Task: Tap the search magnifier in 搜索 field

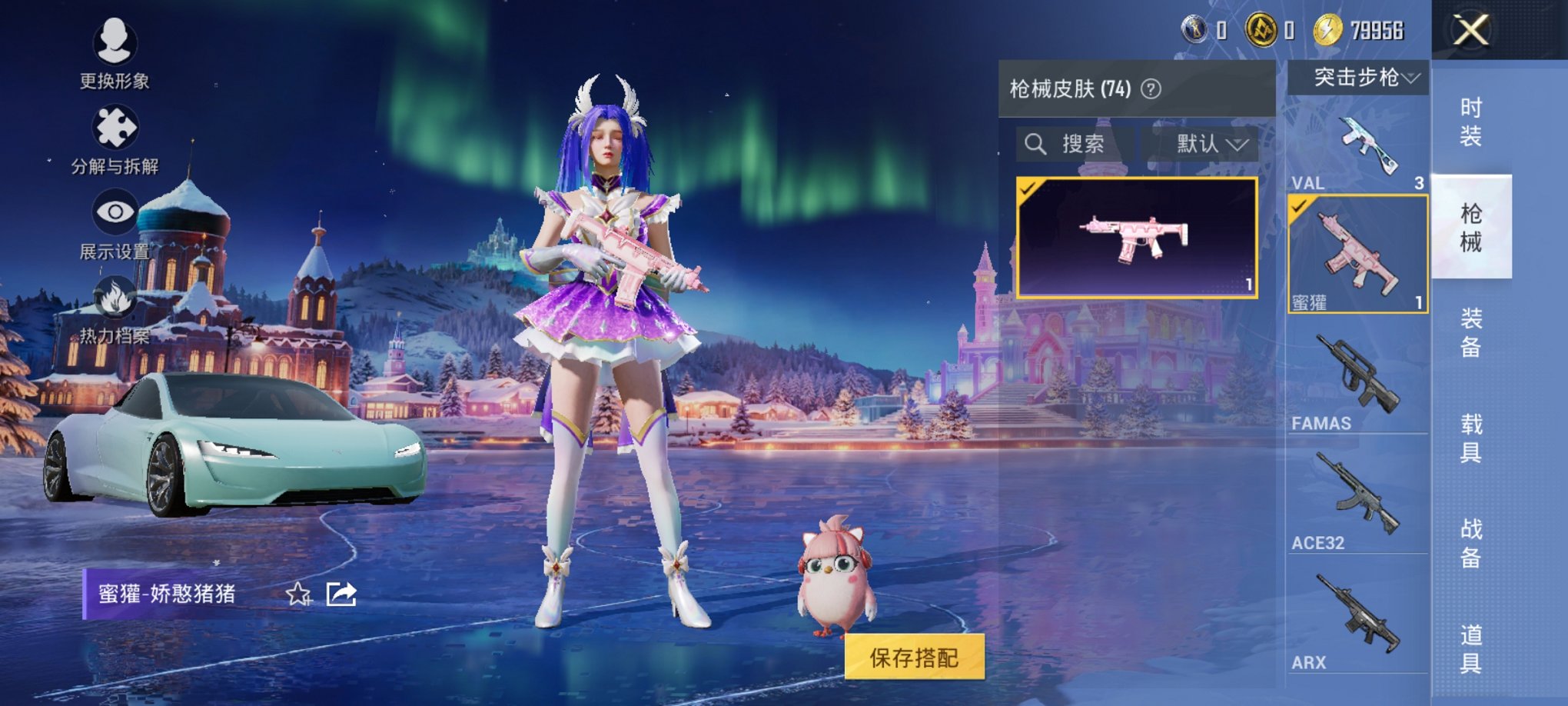Action: coord(1037,145)
